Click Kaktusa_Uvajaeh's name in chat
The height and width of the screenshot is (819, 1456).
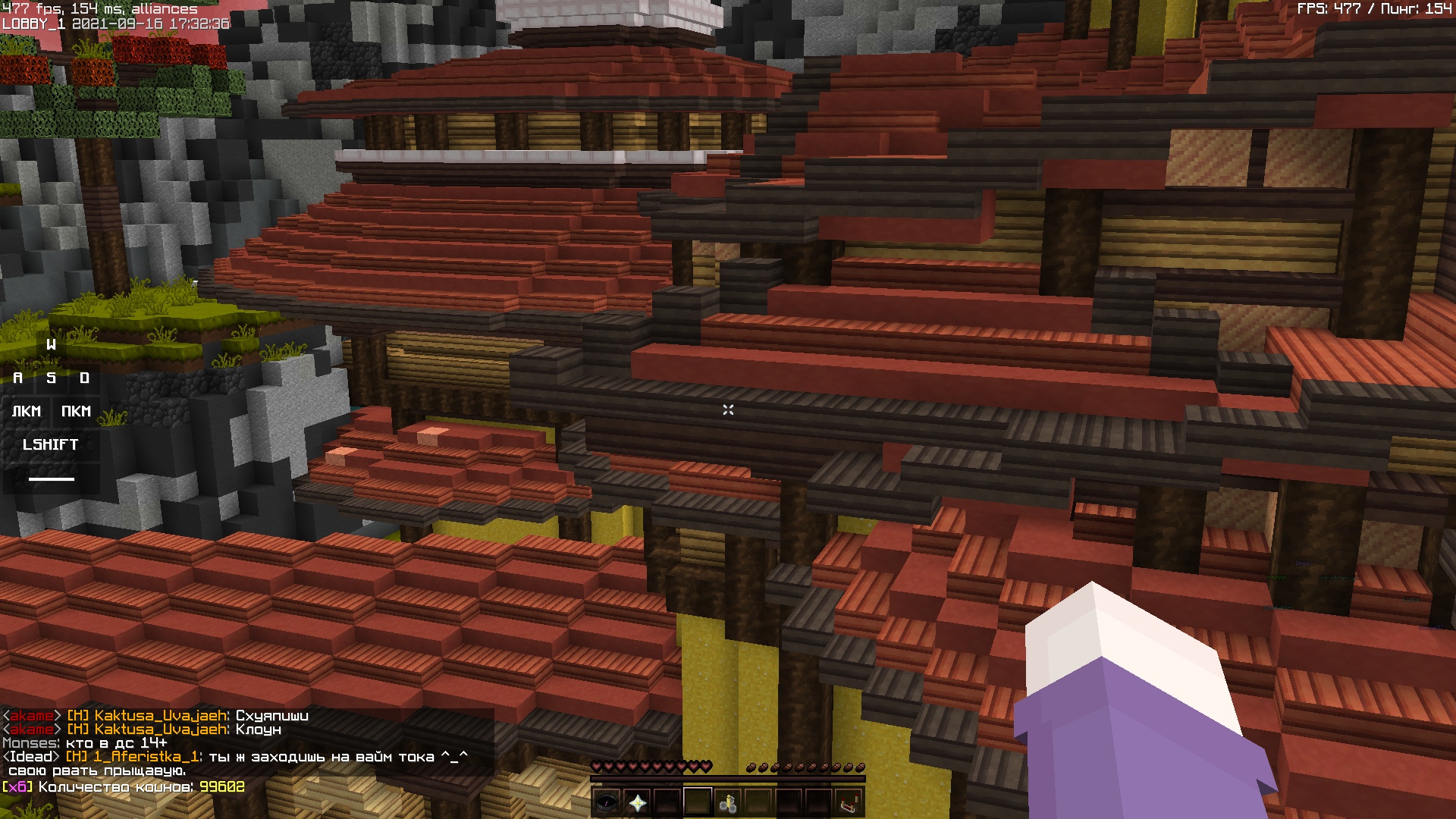point(161,715)
